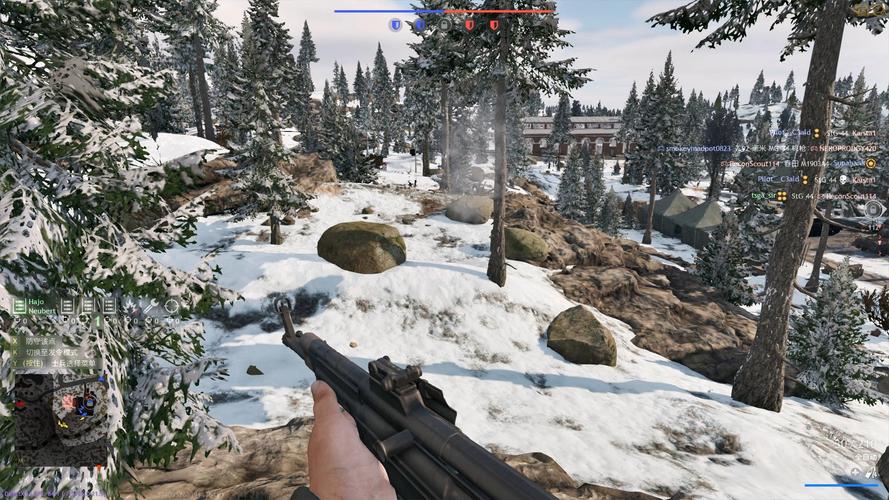
Task: Choose the wrench repair icon
Action: tap(151, 306)
